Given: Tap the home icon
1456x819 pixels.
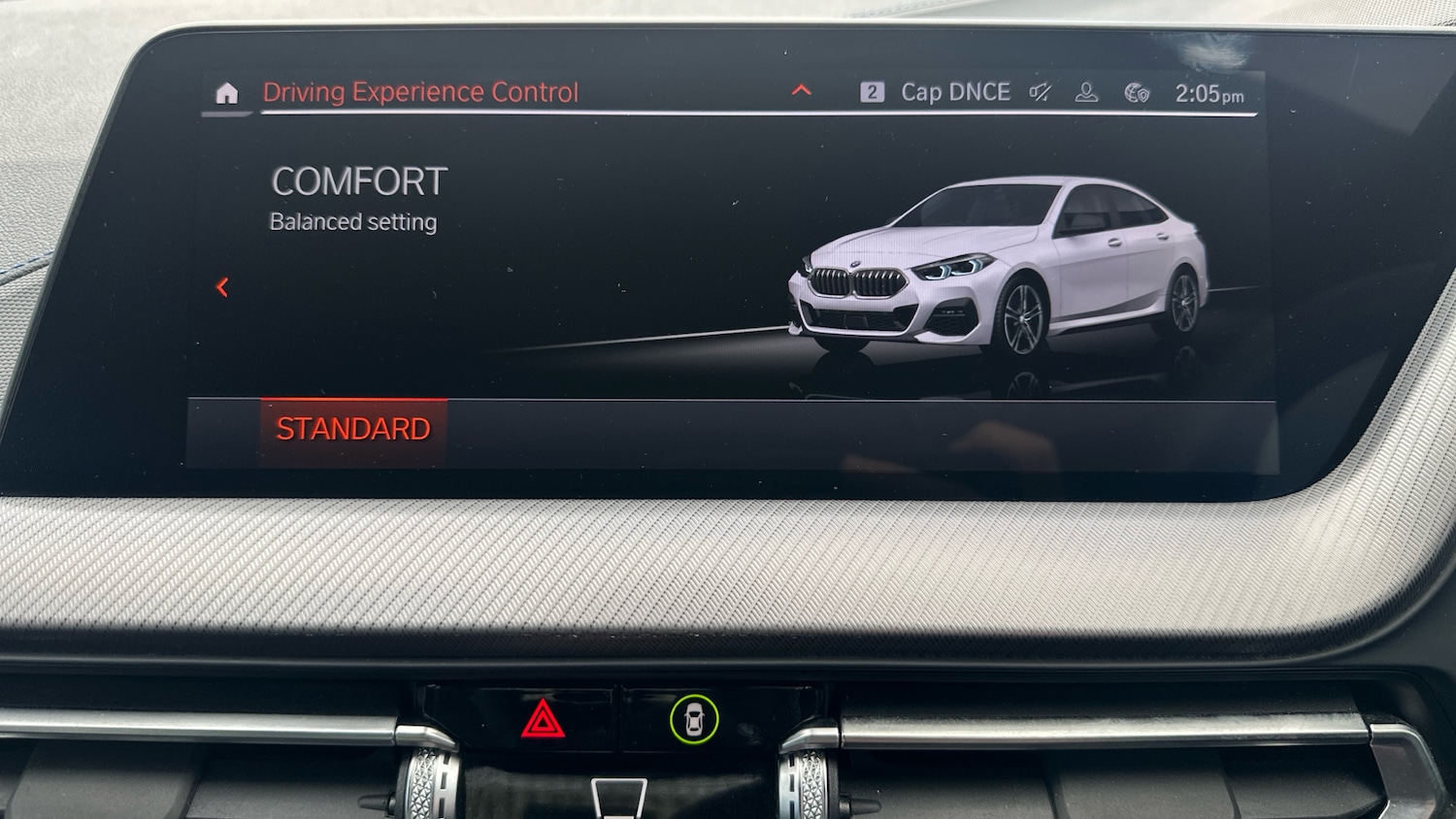Looking at the screenshot, I should click(x=226, y=91).
